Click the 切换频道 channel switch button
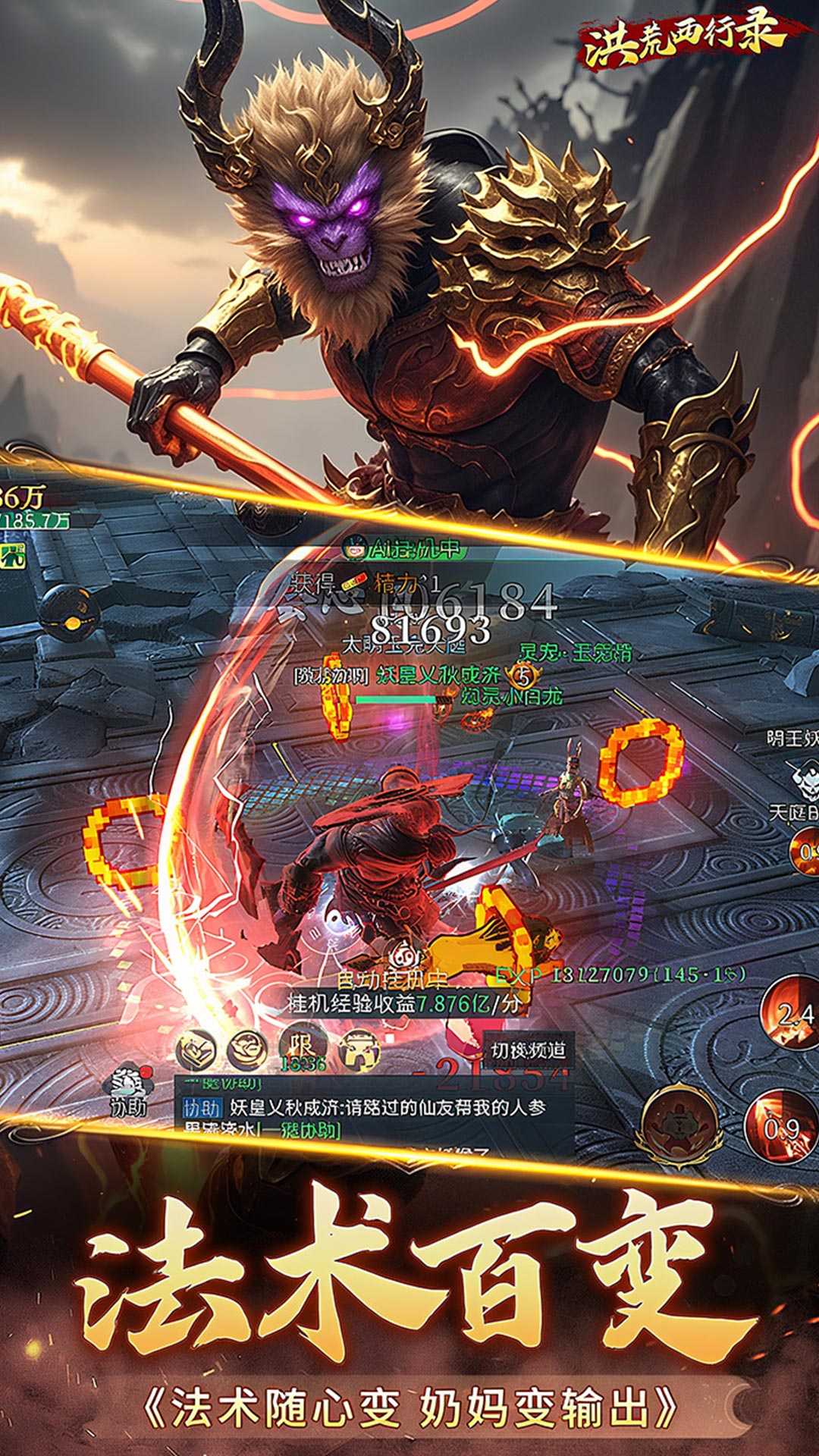 coord(528,1050)
